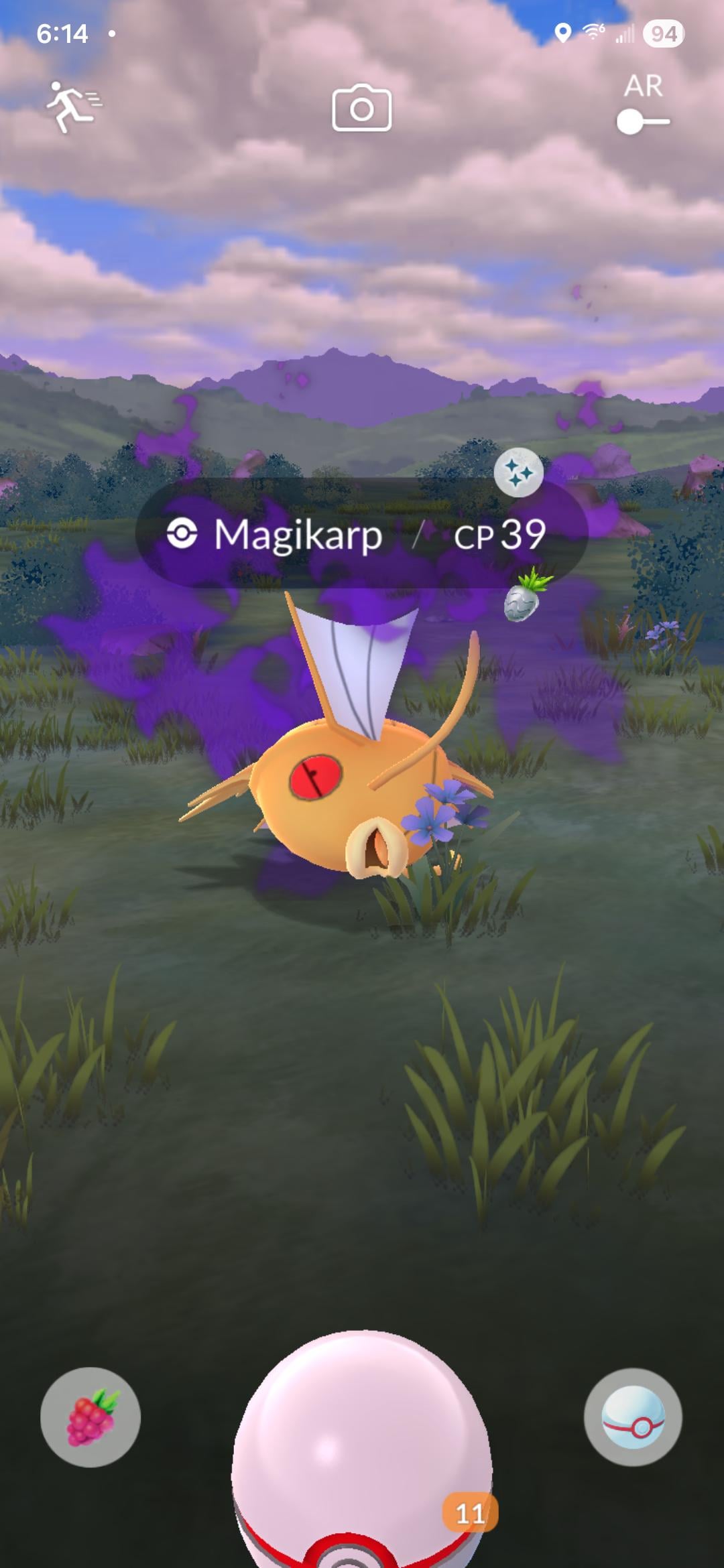Open the Poké Ball selection menu
The height and width of the screenshot is (1568, 724).
point(633,1417)
